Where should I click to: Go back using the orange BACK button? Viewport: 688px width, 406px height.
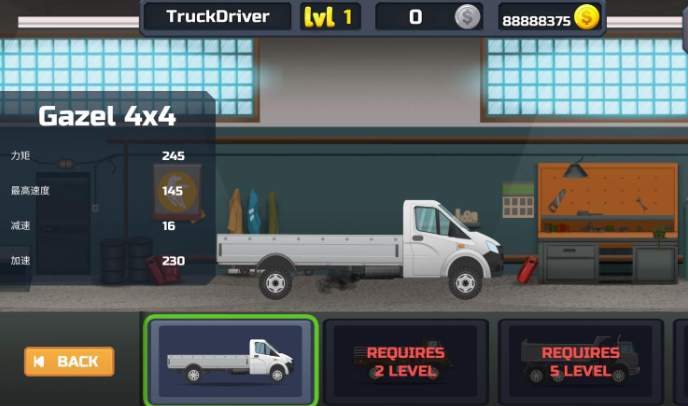[69, 361]
